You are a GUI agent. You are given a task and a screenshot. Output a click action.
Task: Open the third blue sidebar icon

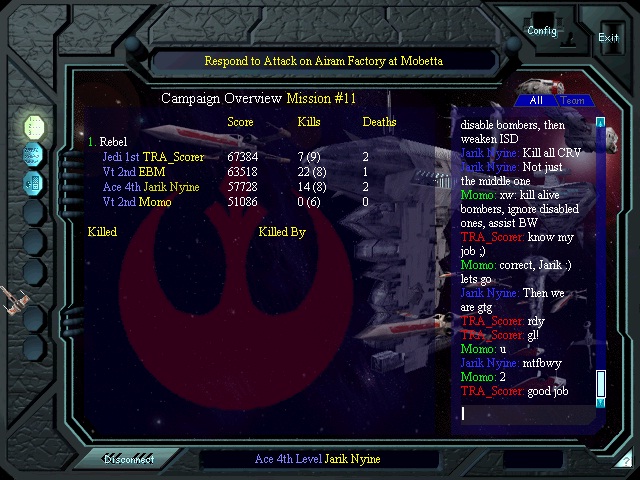point(34,183)
